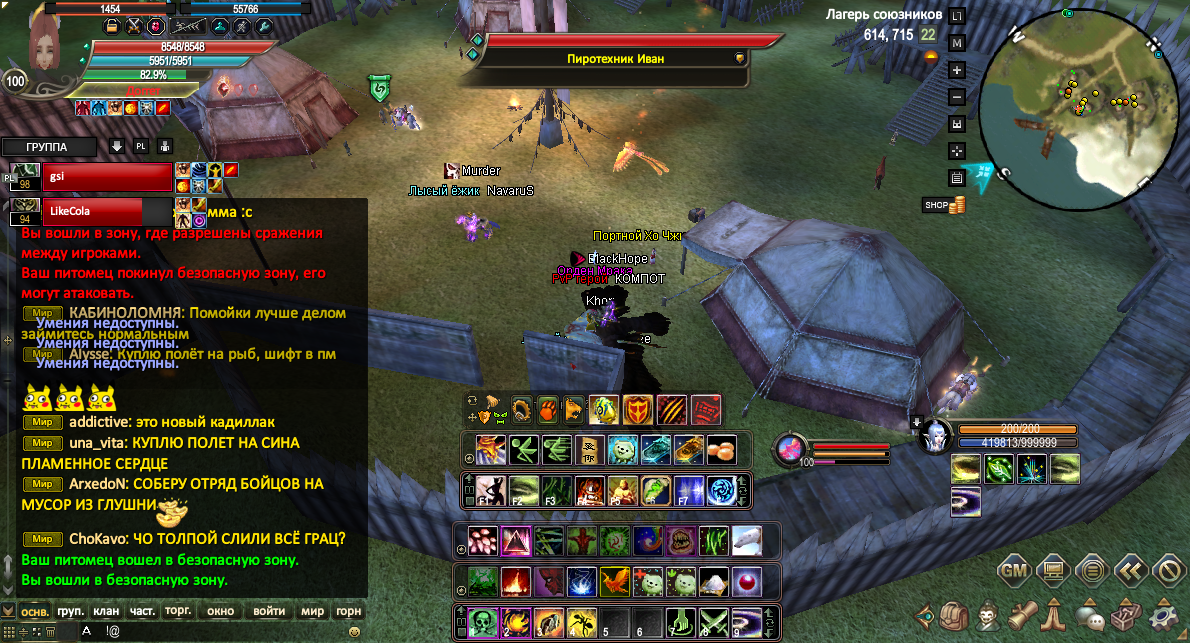This screenshot has height=643, width=1190.
Task: Use the crossed swords skill in slot 8
Action: point(713,622)
